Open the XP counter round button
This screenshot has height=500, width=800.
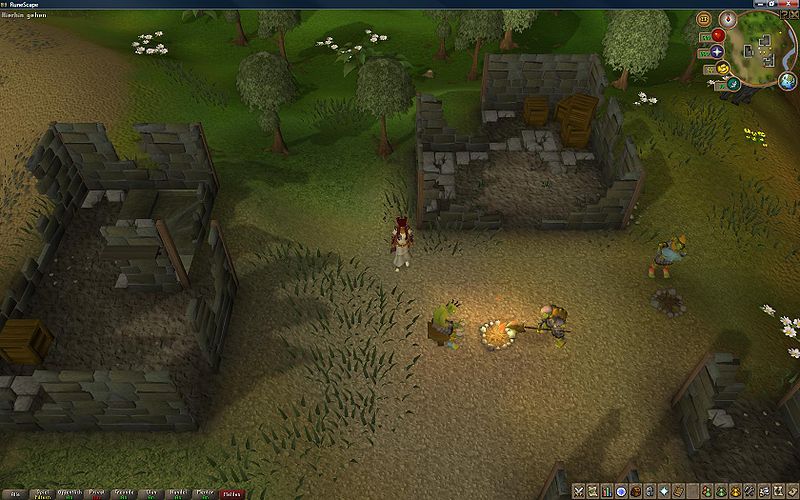coord(704,18)
